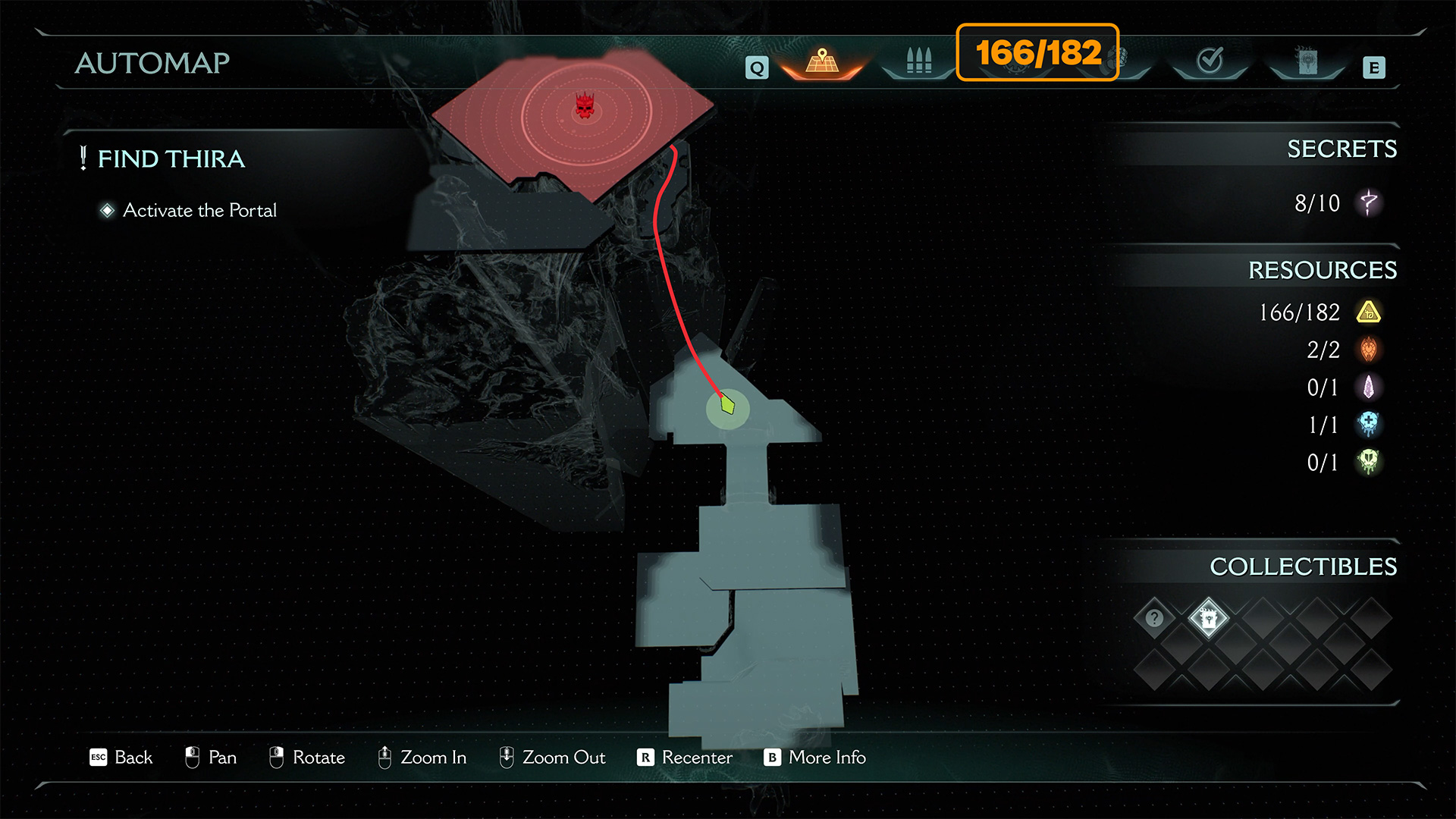Open the flaming codex book tab

(1307, 61)
